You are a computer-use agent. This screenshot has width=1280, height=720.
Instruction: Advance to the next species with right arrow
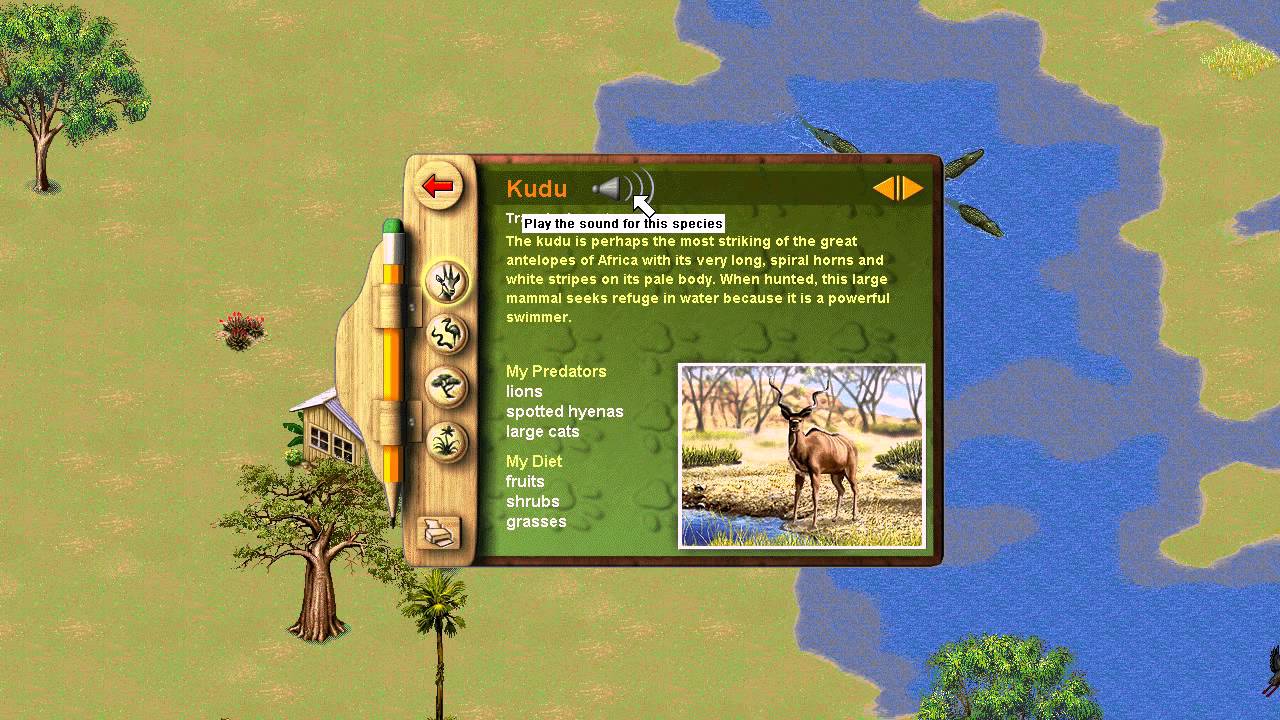(x=911, y=188)
